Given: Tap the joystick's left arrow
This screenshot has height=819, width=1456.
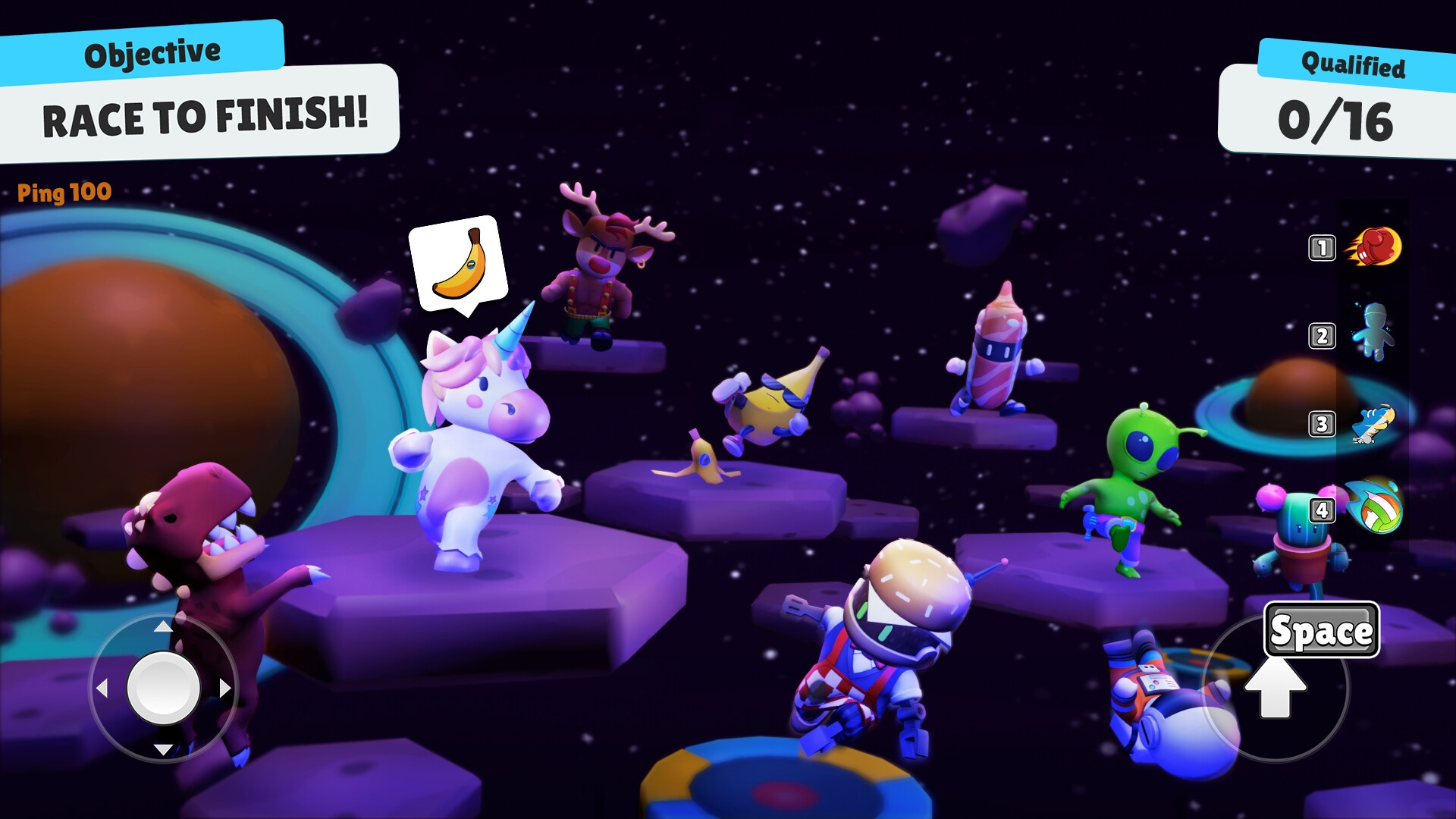Looking at the screenshot, I should 102,688.
